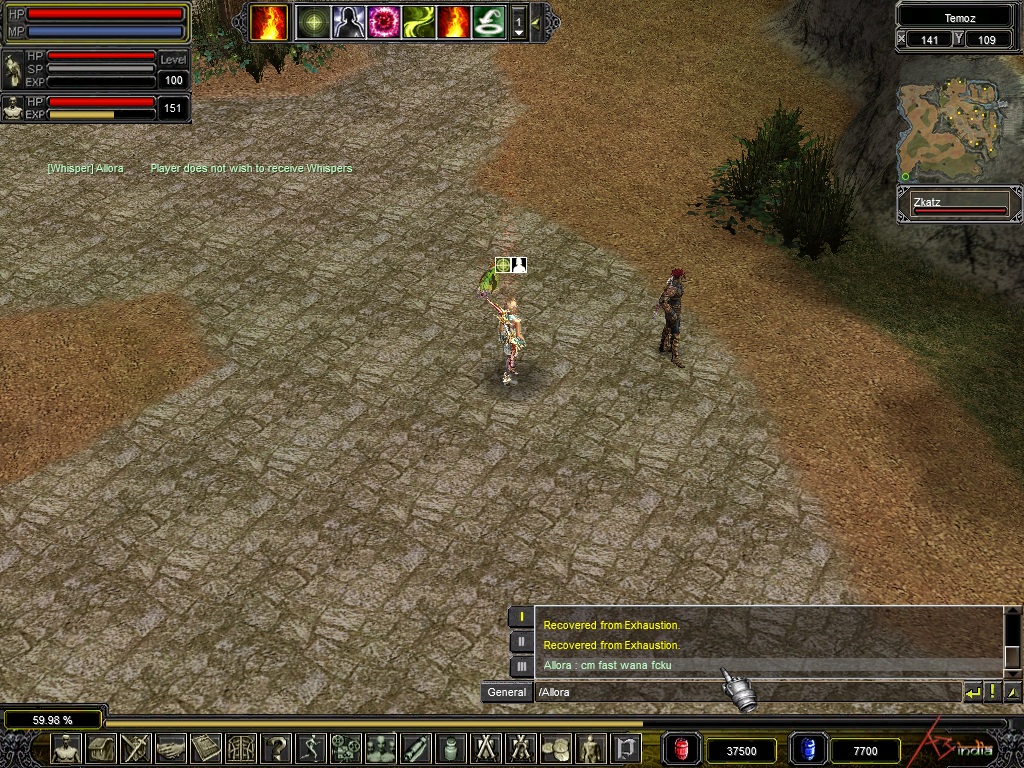Collapse the skill bar with the arrow
This screenshot has width=1024, height=768.
click(537, 22)
